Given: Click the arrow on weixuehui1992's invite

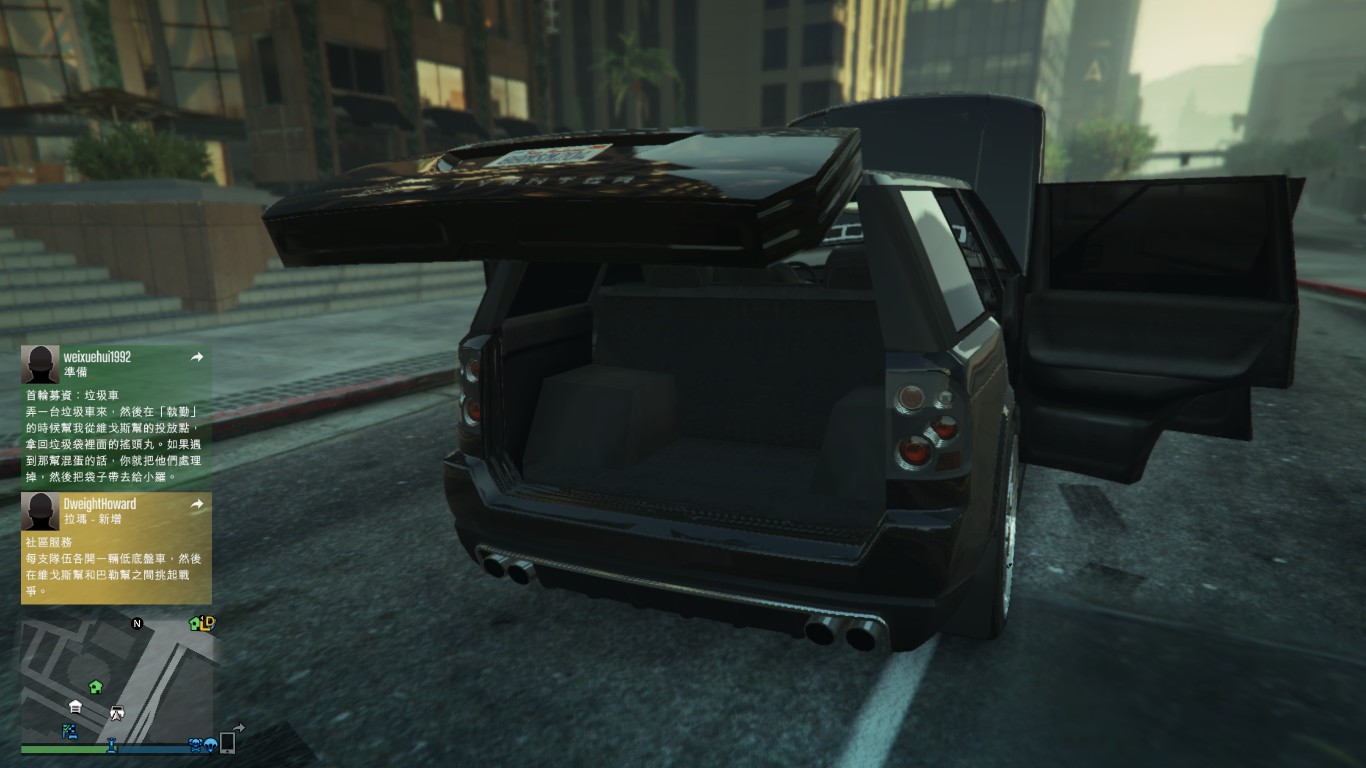Looking at the screenshot, I should click(x=197, y=357).
